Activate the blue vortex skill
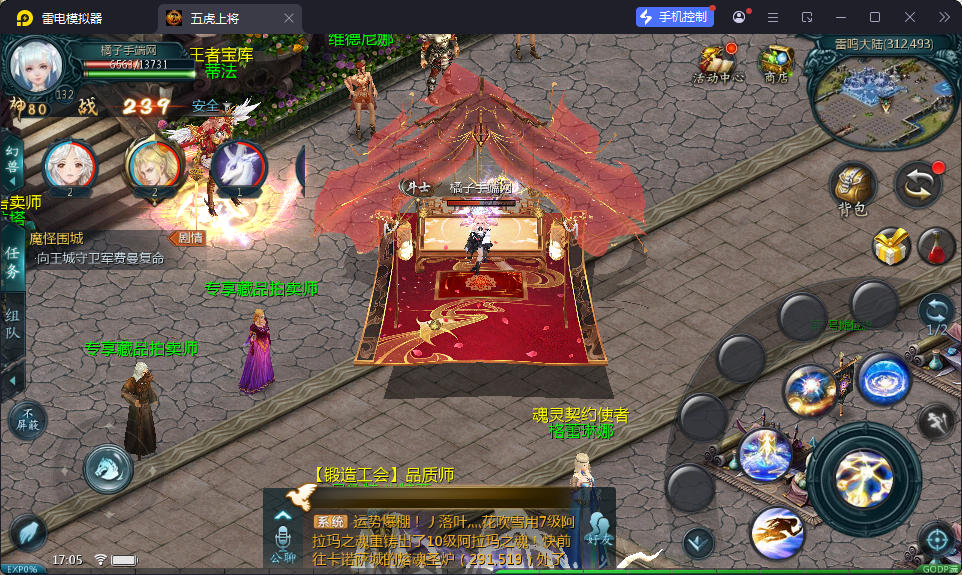The width and height of the screenshot is (962, 575). click(883, 381)
